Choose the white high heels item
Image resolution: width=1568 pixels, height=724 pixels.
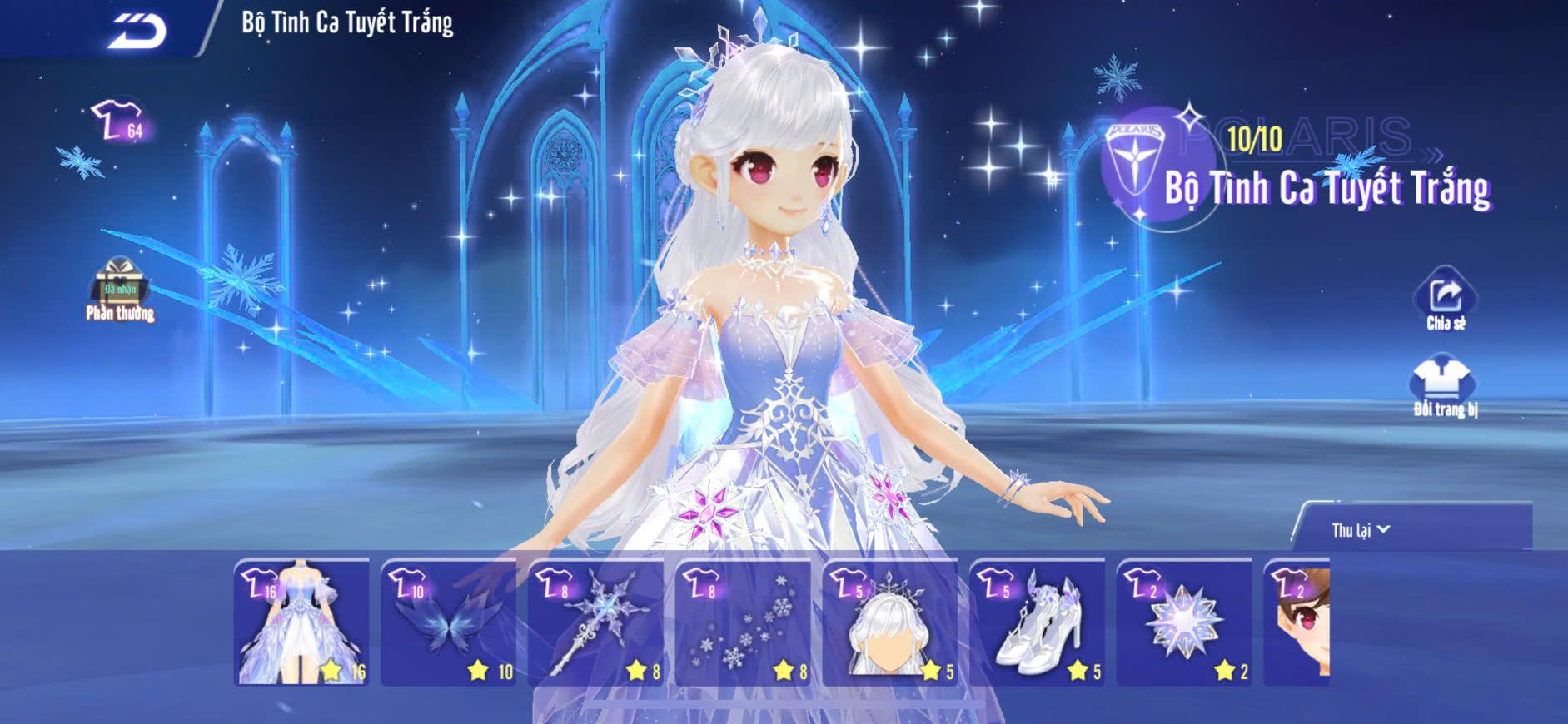pos(1038,622)
